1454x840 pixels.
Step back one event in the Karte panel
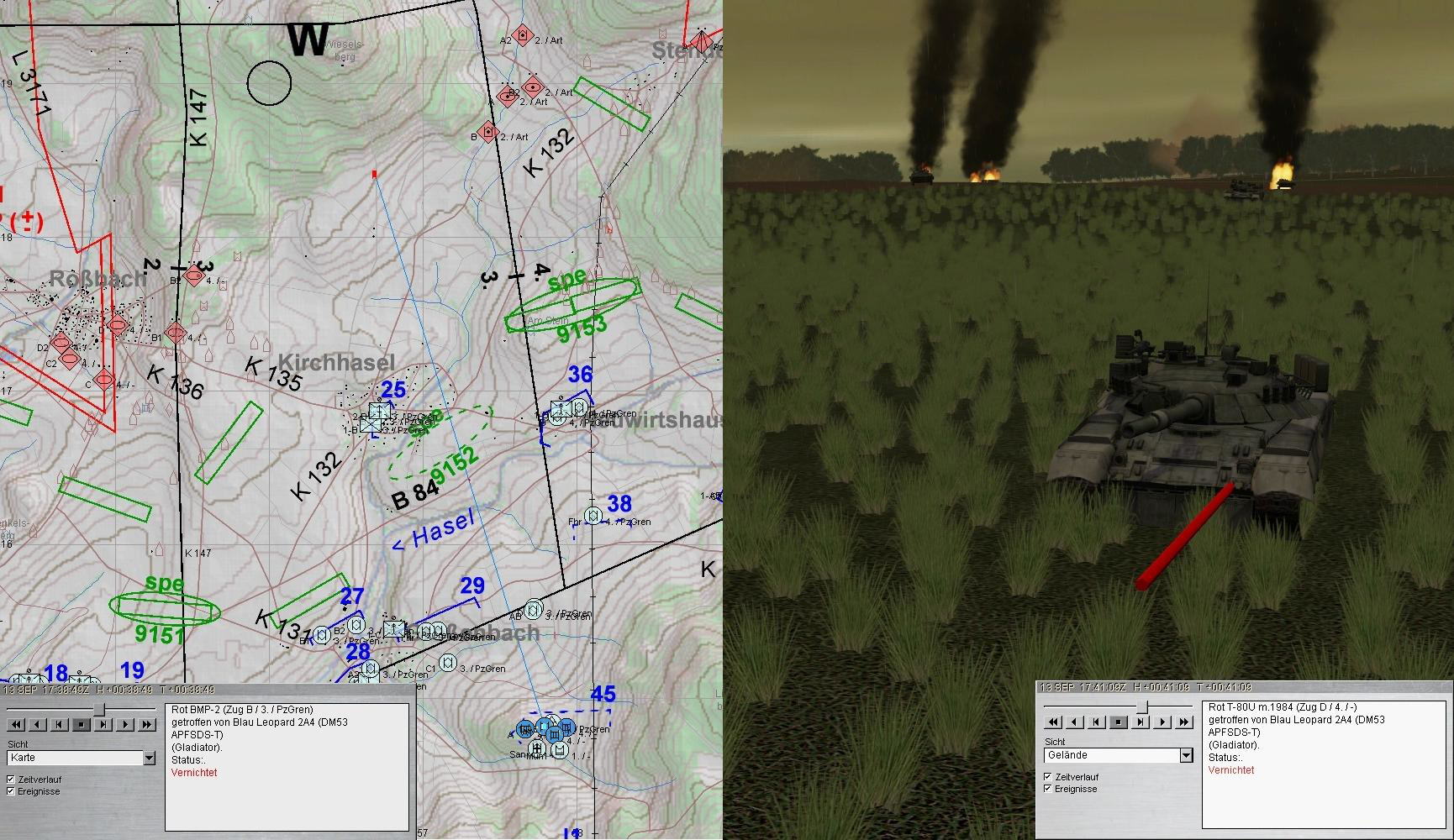[x=60, y=724]
